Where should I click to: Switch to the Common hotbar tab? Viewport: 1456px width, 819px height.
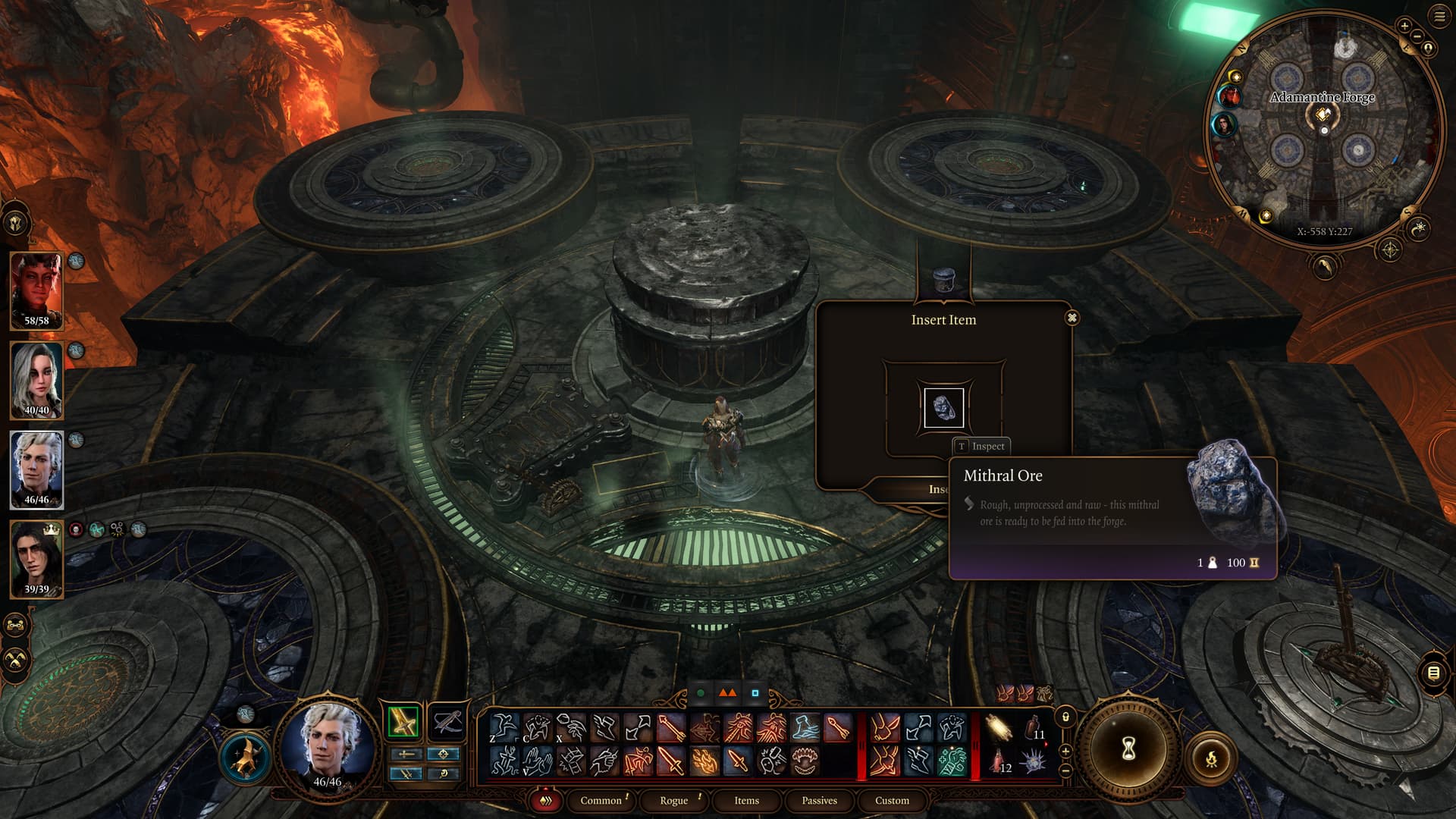point(601,800)
